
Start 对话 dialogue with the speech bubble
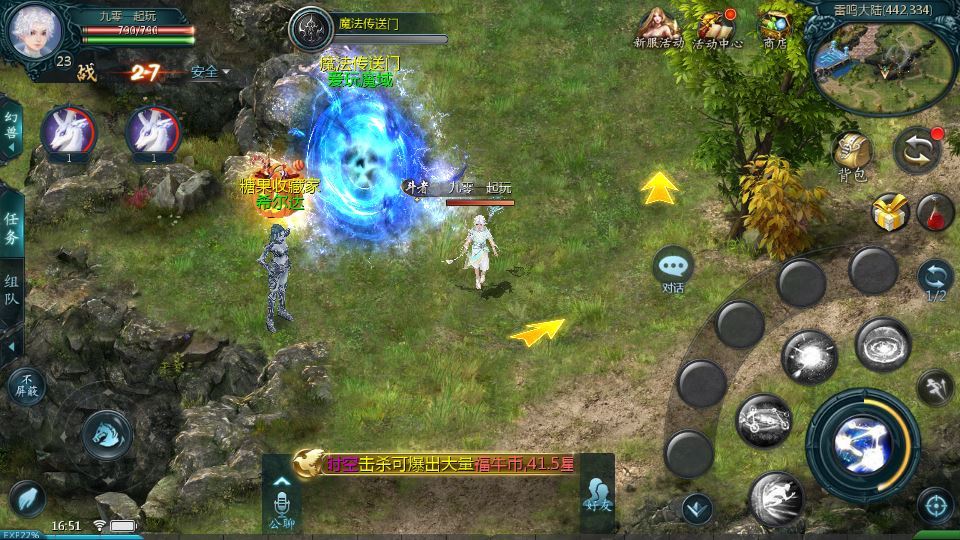[x=673, y=267]
